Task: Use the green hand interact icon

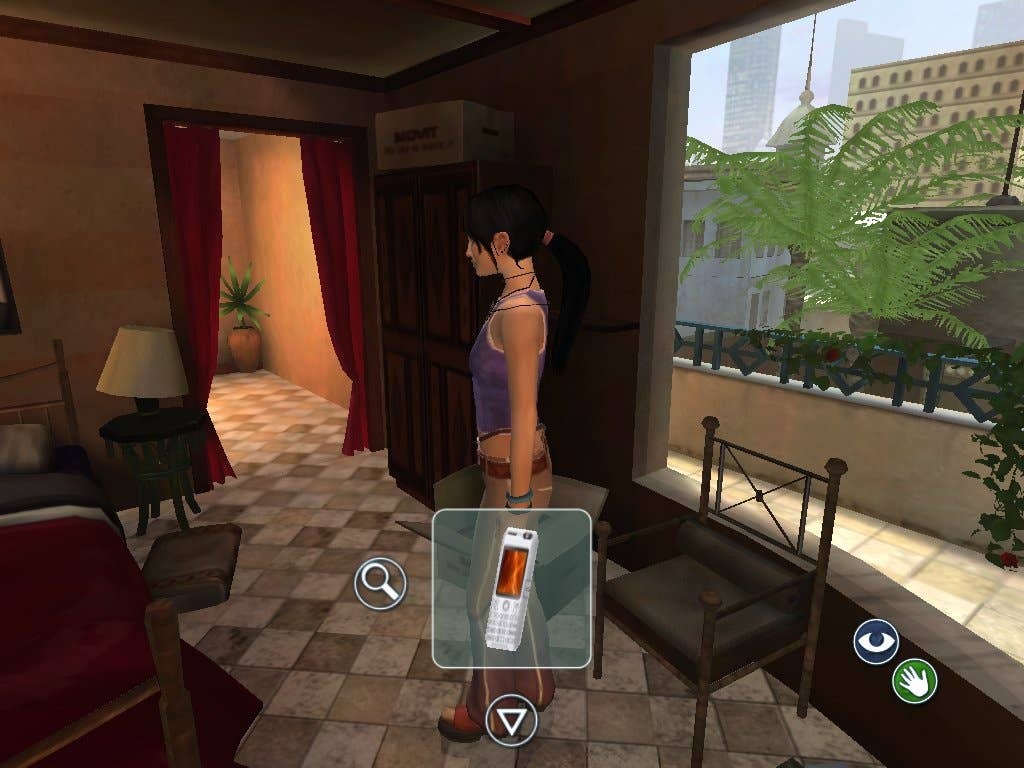Action: pos(915,682)
